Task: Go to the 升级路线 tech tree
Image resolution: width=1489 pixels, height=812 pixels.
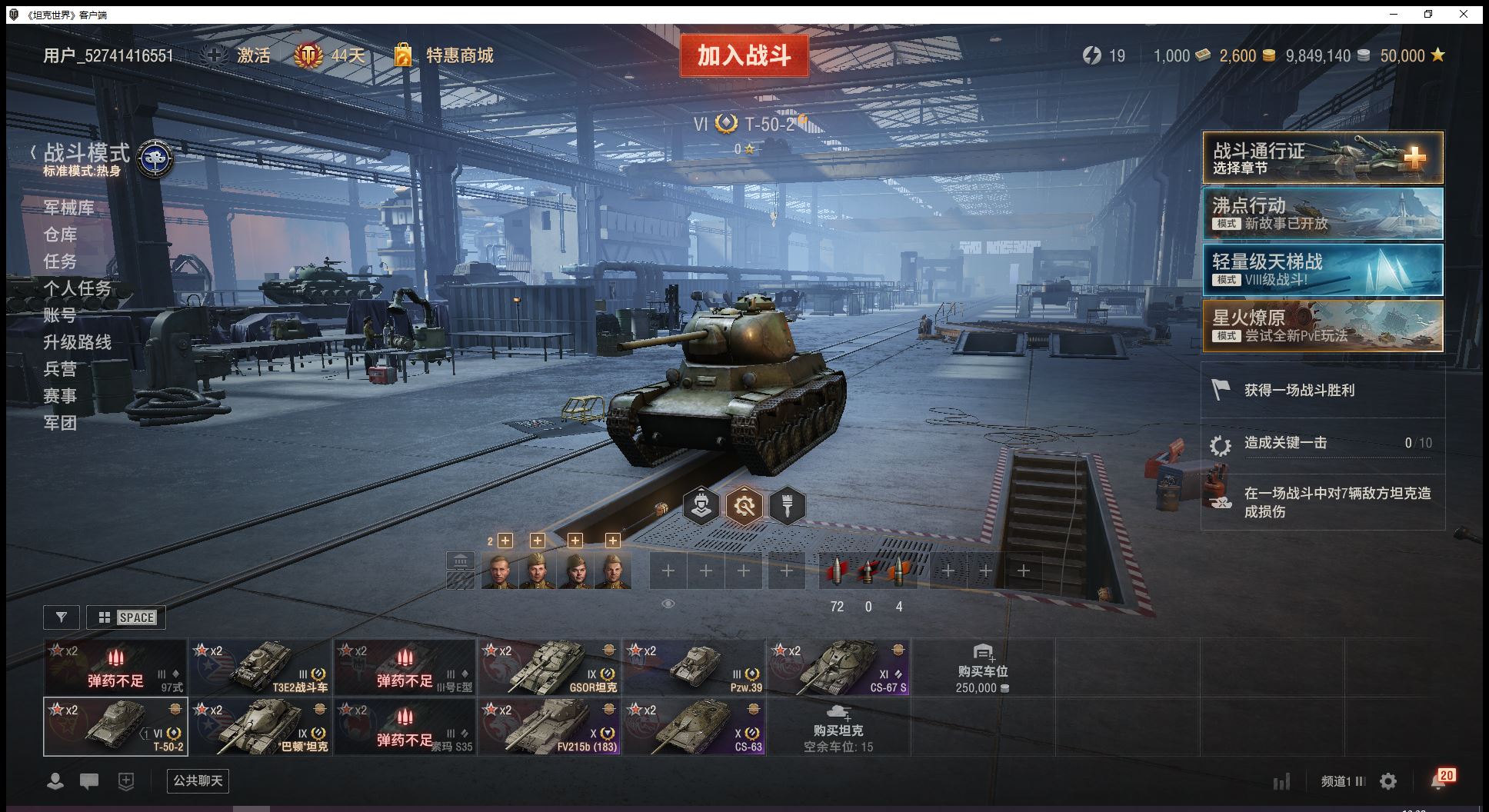Action: [x=77, y=342]
